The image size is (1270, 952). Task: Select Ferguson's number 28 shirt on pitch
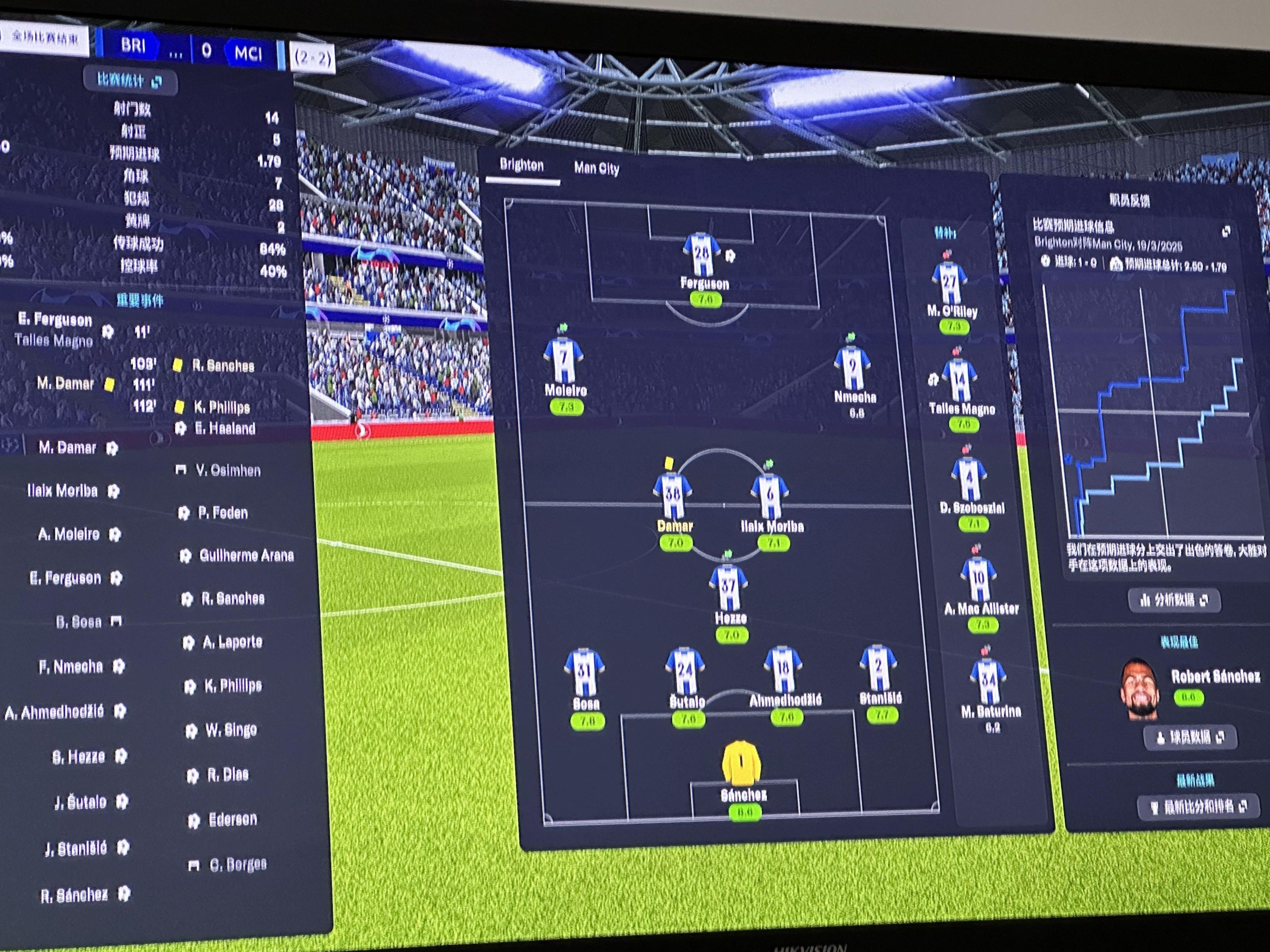[701, 255]
